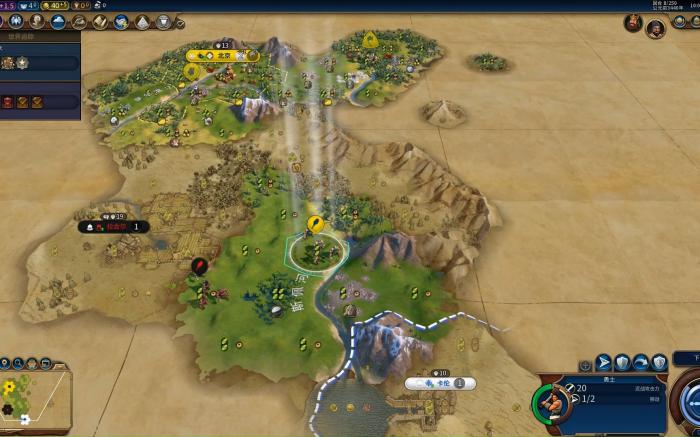Open the pyramid icon in the top toolbar
The image size is (700, 437).
[x=140, y=21]
